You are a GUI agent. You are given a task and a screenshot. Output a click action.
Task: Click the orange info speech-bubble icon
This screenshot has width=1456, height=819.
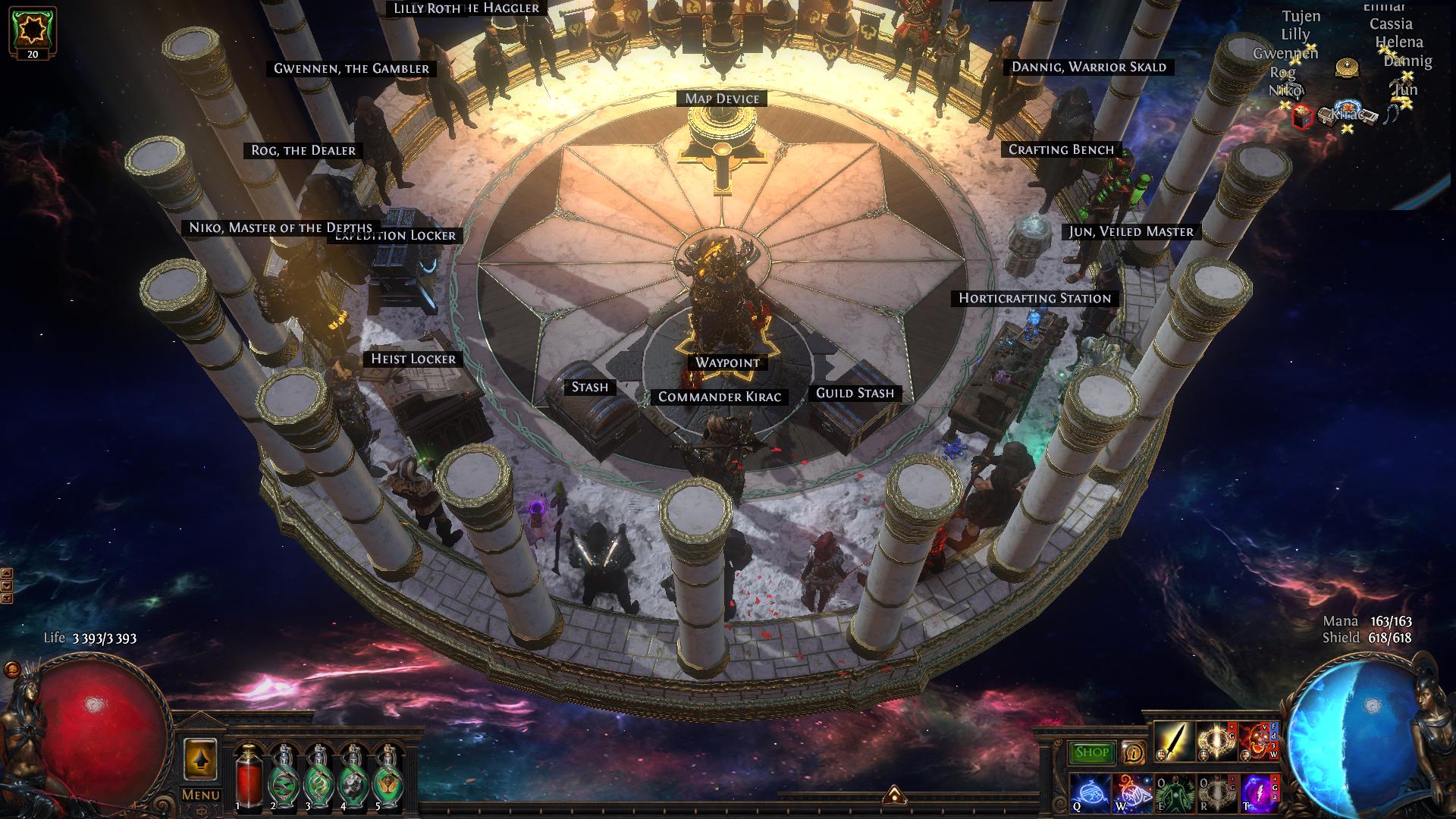tap(1133, 752)
